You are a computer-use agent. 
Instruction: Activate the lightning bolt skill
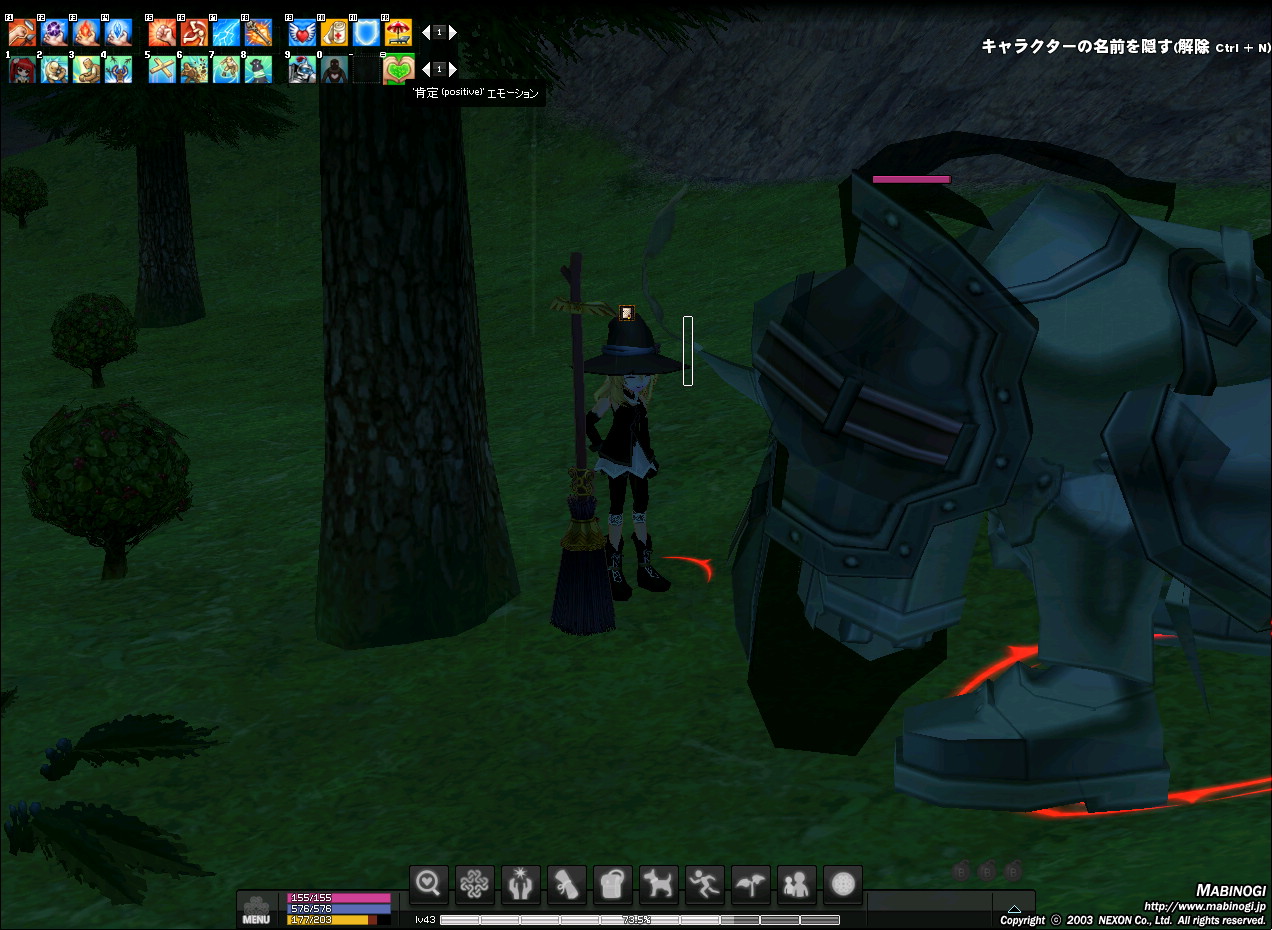226,32
